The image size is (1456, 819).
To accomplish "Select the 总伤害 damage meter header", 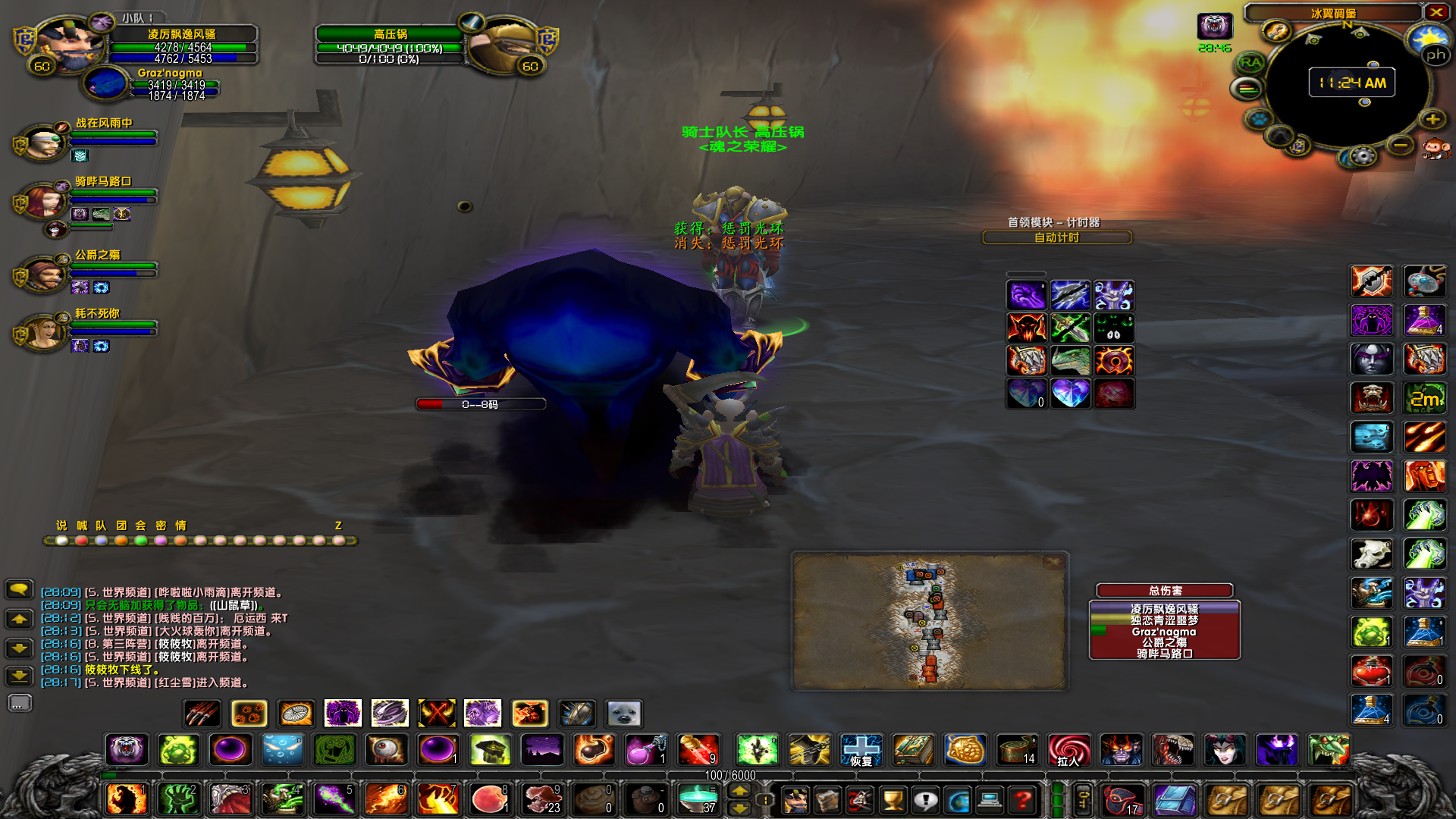I will 1164,591.
